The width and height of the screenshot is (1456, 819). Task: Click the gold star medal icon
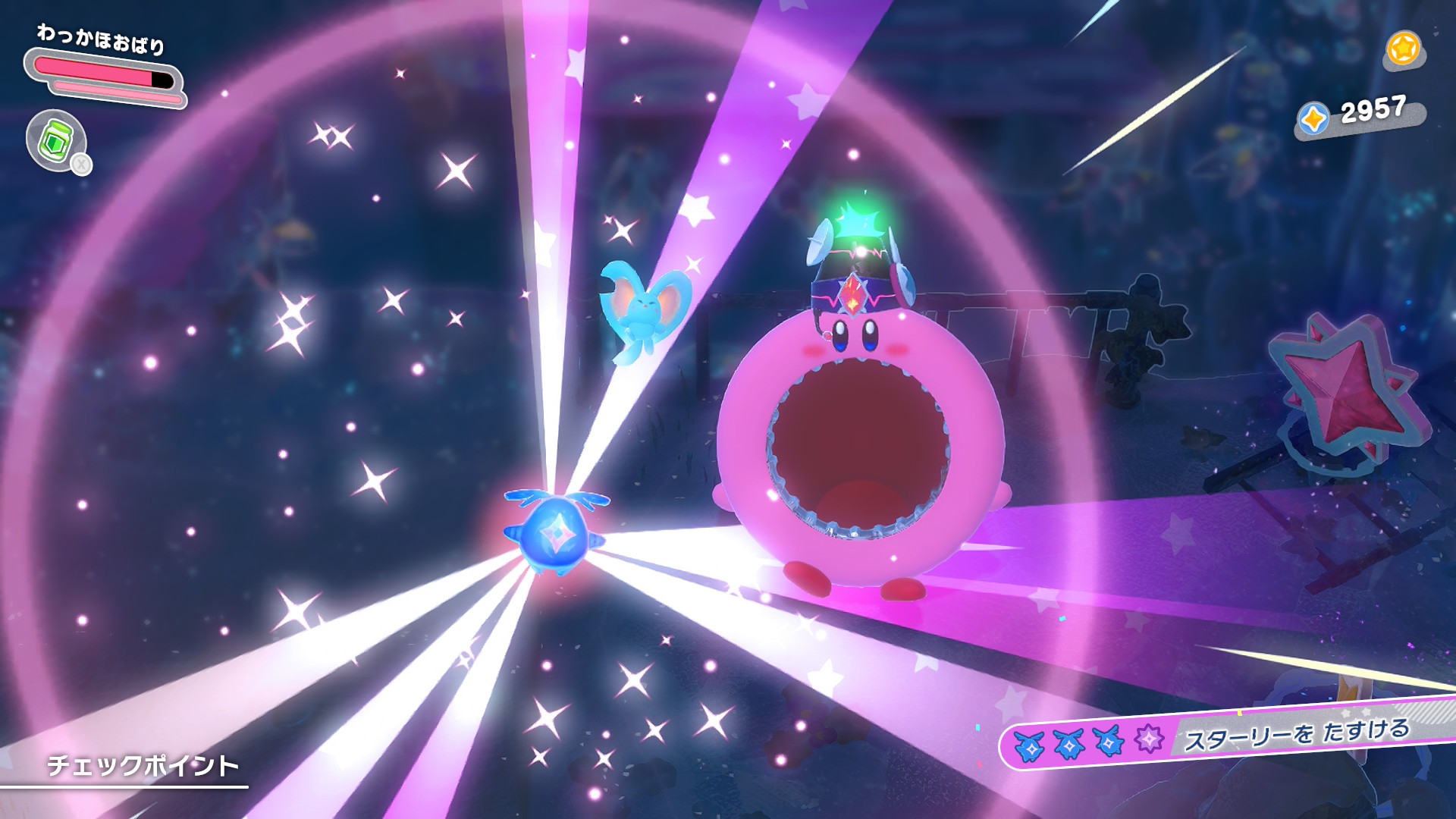tap(1403, 49)
